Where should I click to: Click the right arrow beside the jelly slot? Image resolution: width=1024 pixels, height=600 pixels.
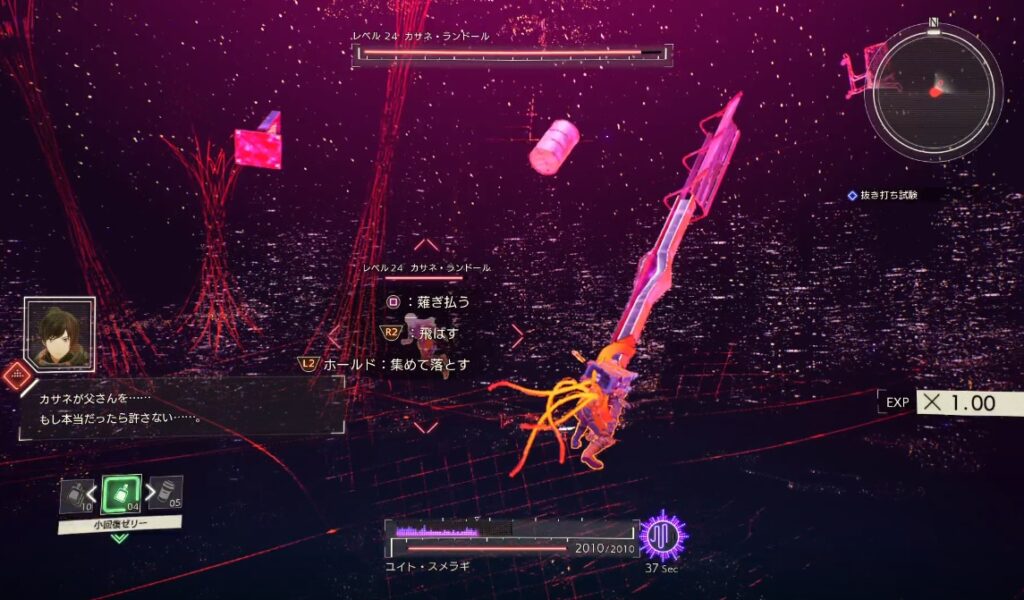[147, 491]
